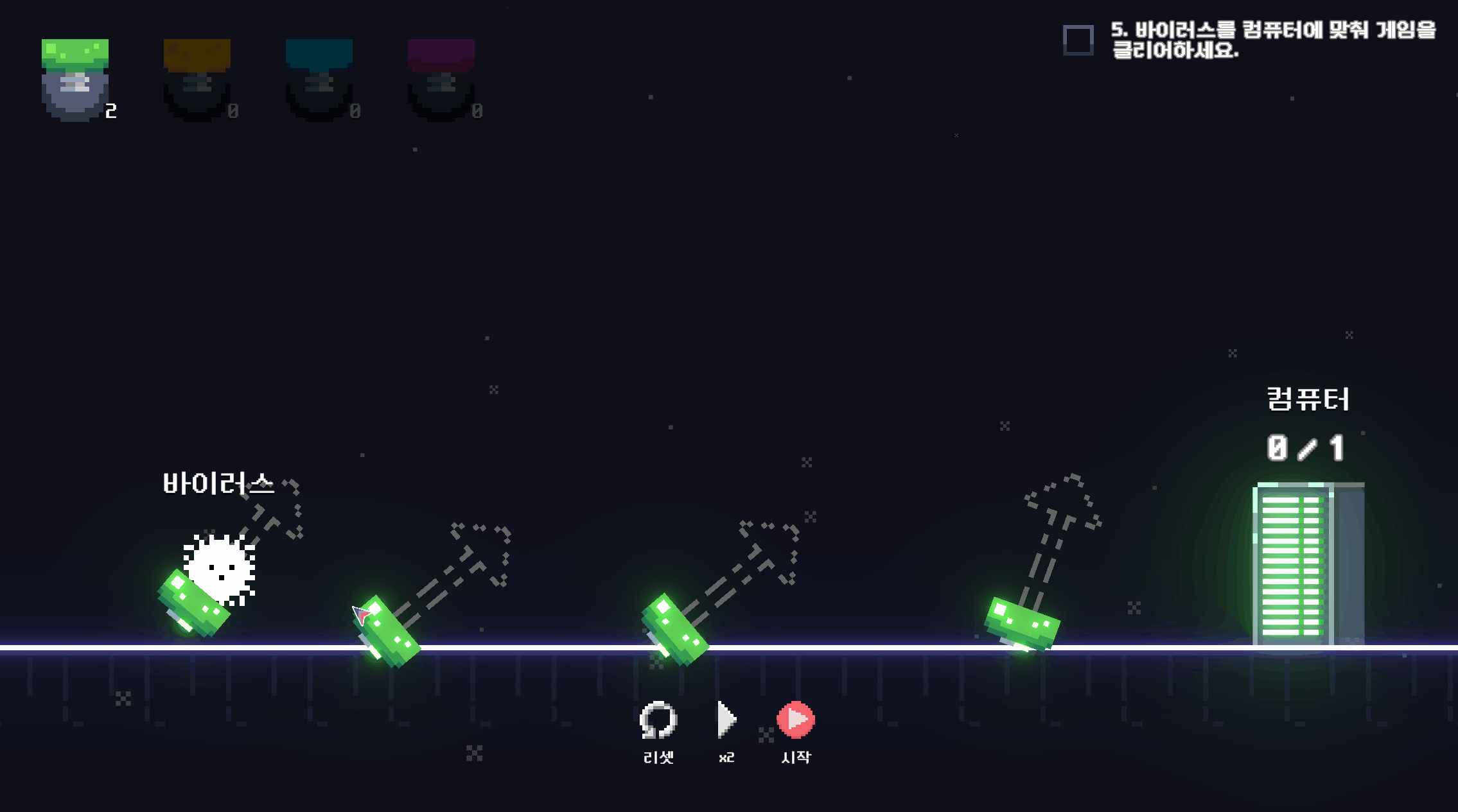Click the objective 5 checkbox
This screenshot has height=812, width=1458.
point(1078,40)
